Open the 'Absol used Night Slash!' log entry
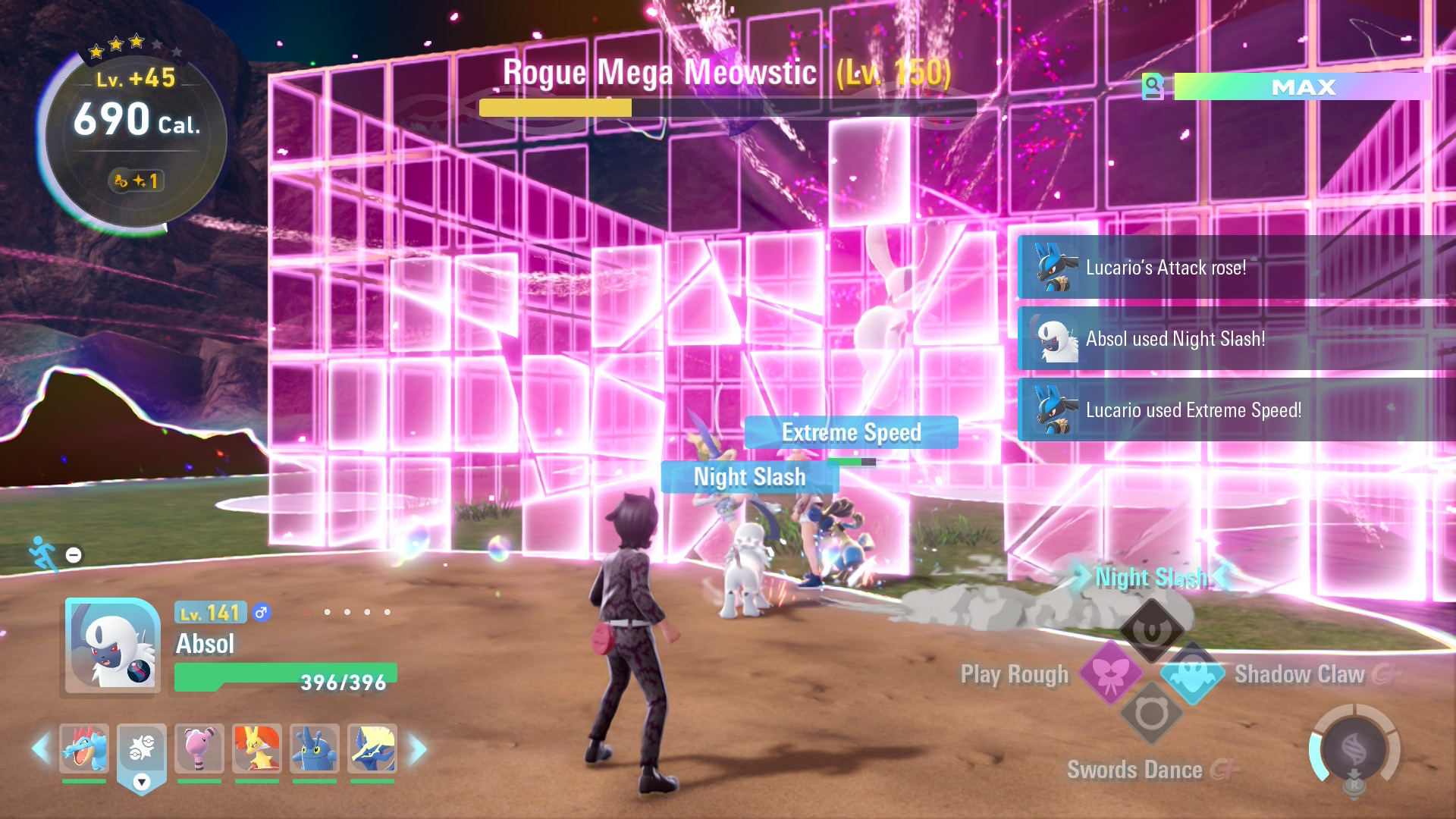The image size is (1456, 819). click(x=1236, y=339)
